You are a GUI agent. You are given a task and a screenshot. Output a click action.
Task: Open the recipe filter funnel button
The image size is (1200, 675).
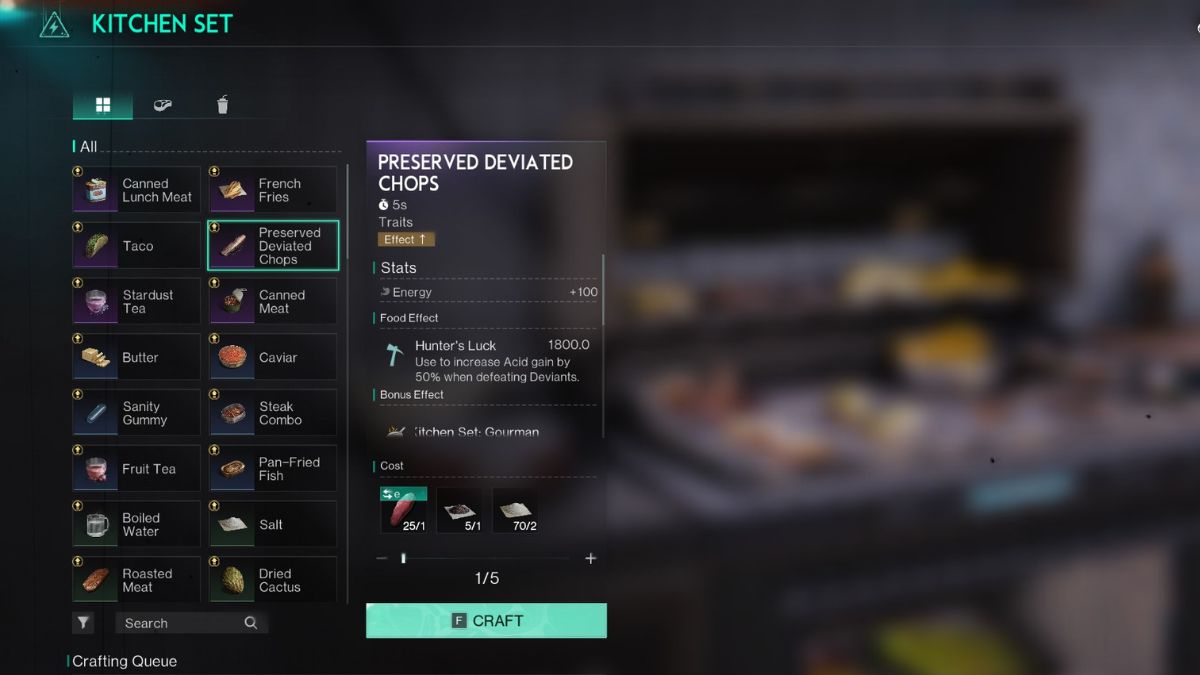coord(83,623)
